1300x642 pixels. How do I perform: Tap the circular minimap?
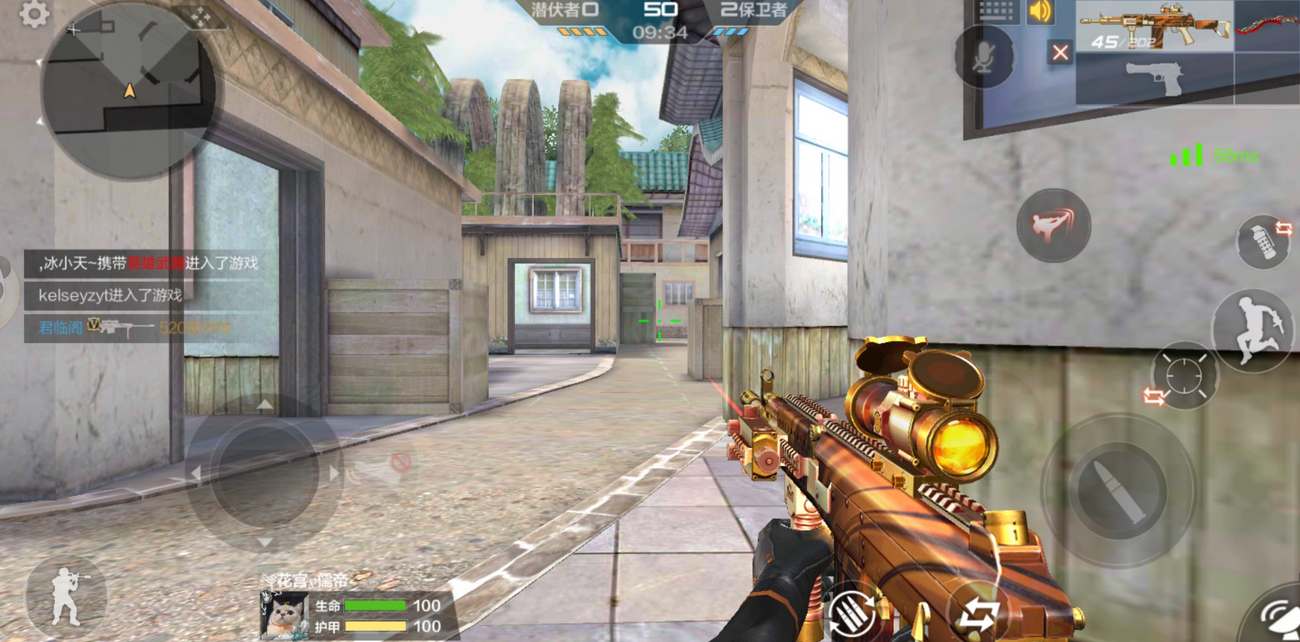[128, 90]
